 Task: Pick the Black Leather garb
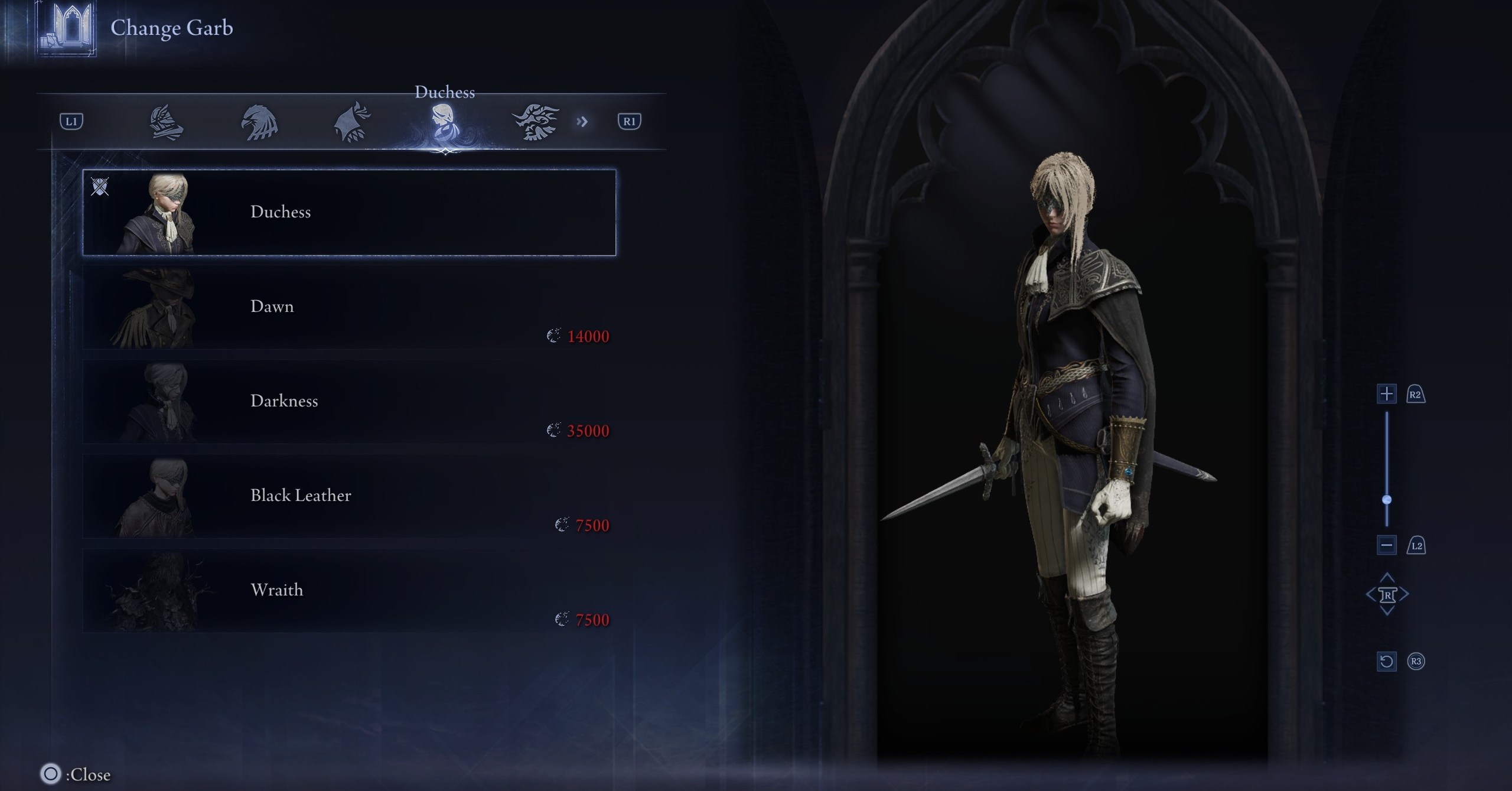[349, 496]
